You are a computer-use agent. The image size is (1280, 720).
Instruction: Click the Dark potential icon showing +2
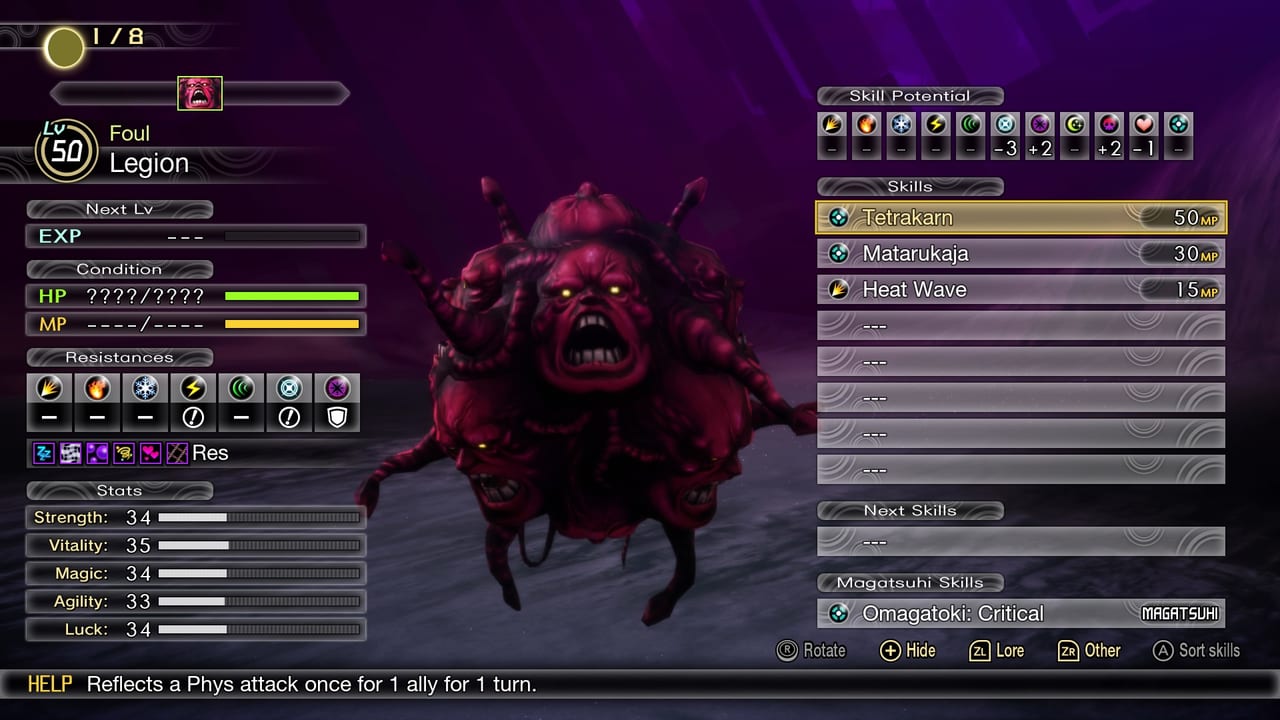point(1040,129)
